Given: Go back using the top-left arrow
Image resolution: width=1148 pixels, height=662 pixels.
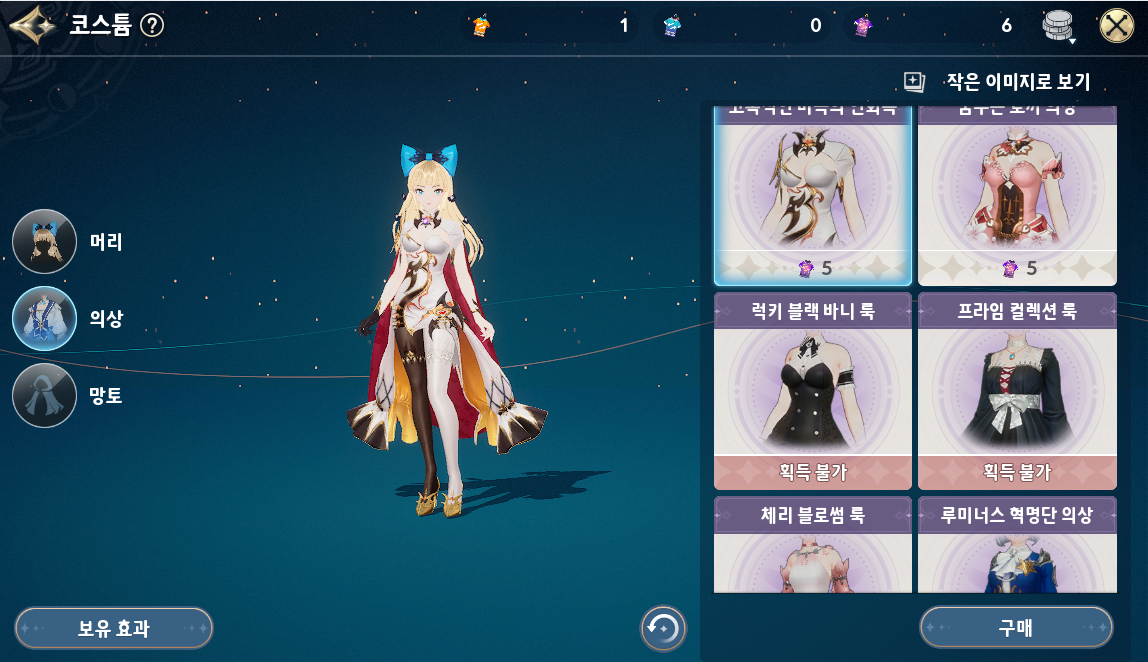Looking at the screenshot, I should (31, 25).
